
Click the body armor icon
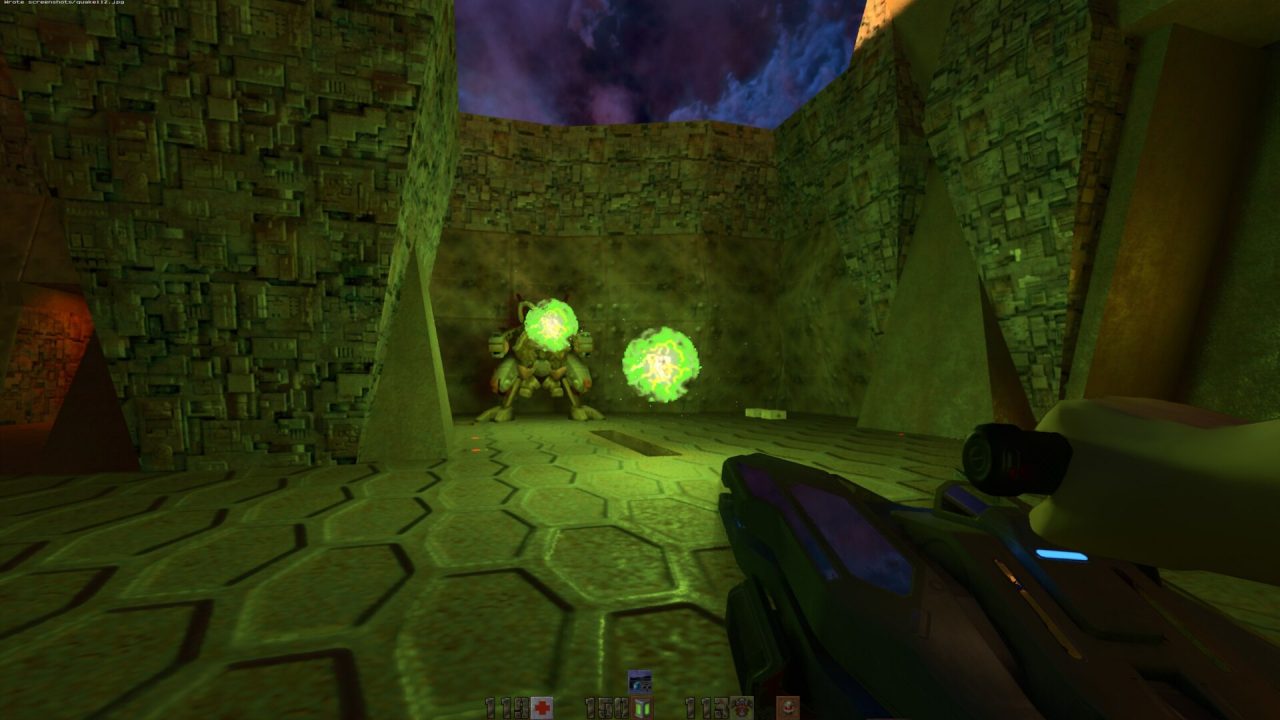tap(741, 708)
